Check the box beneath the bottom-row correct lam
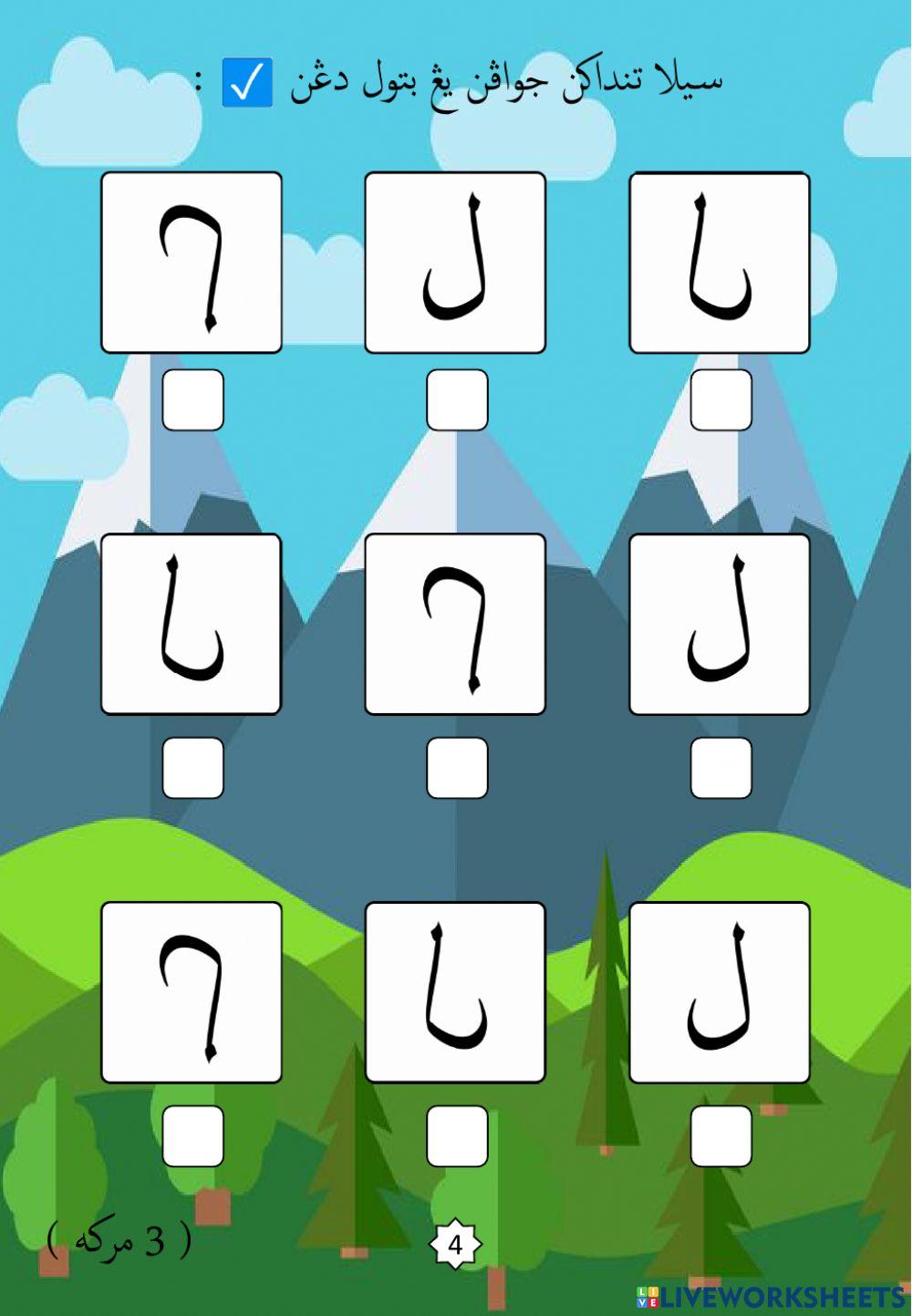912x1316 pixels. click(720, 1136)
